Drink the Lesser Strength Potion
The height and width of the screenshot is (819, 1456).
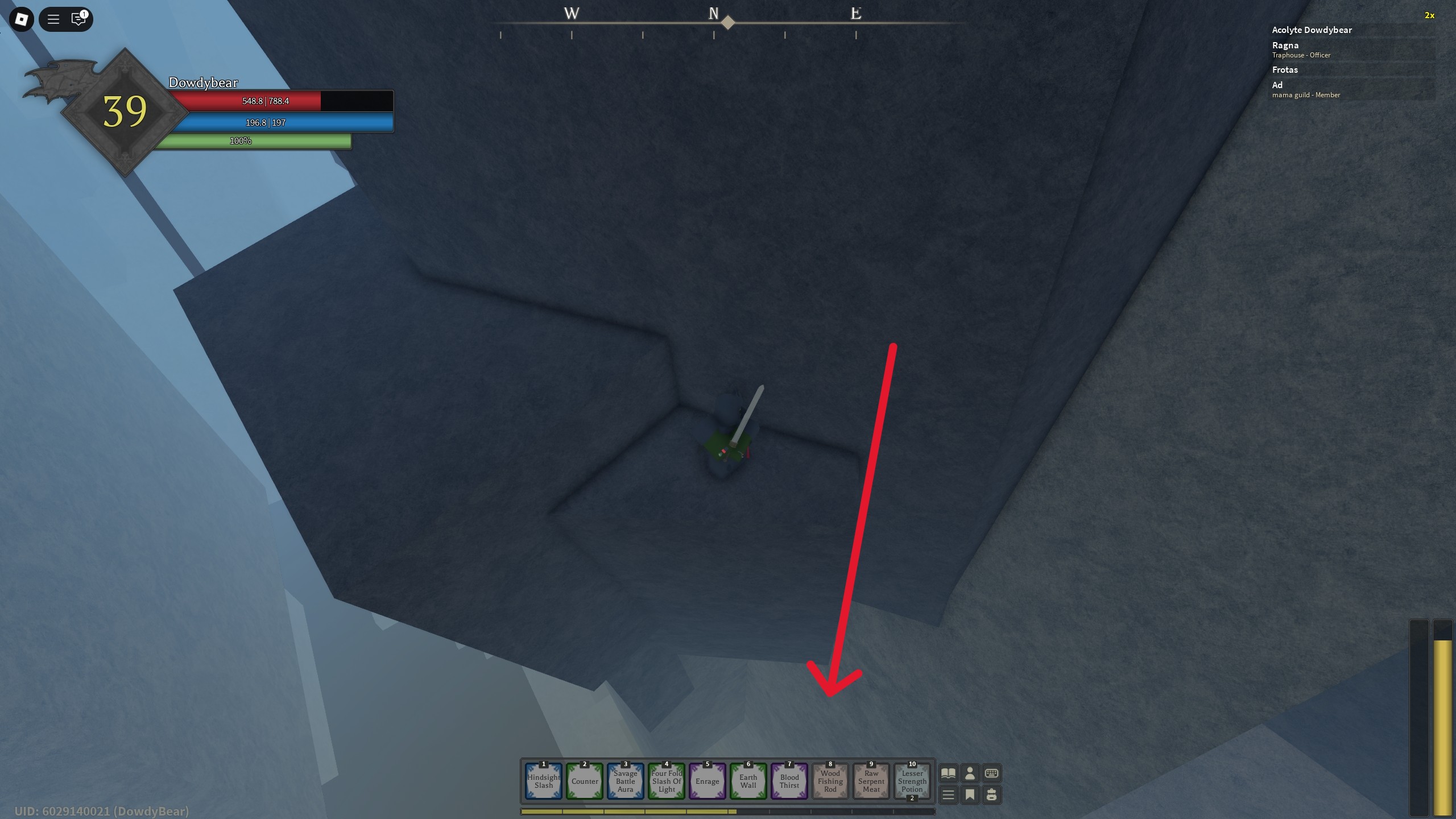click(x=912, y=781)
